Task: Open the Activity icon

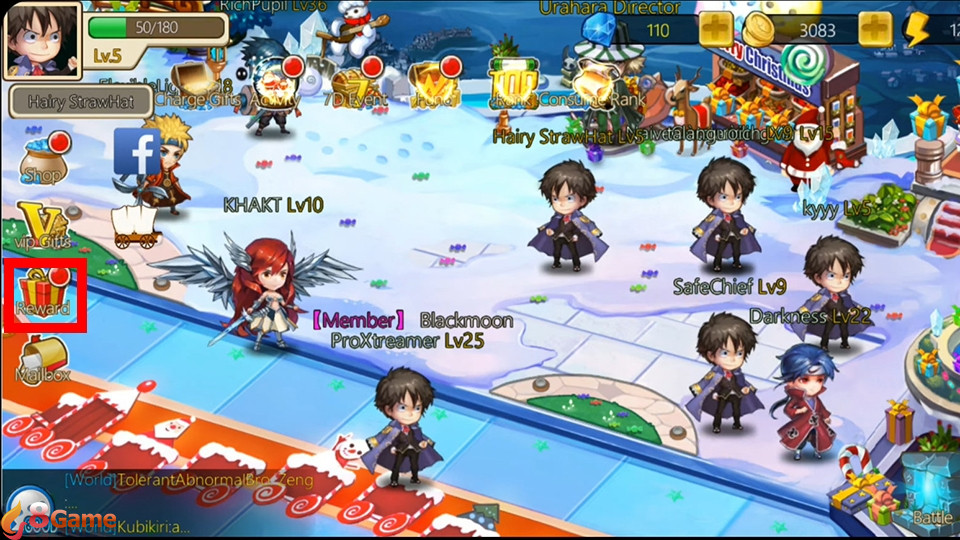Action: [x=277, y=83]
